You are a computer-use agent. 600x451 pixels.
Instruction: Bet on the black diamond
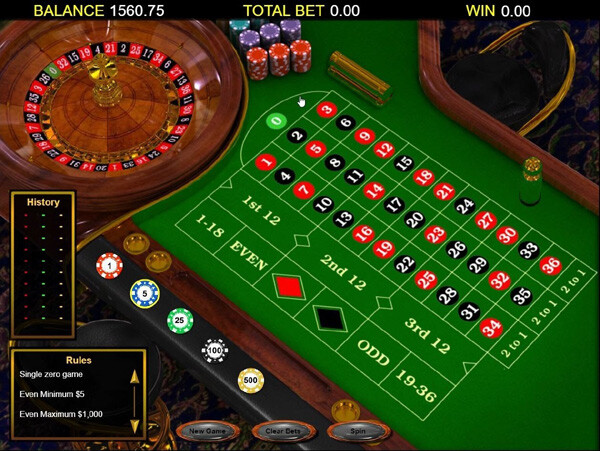point(328,318)
